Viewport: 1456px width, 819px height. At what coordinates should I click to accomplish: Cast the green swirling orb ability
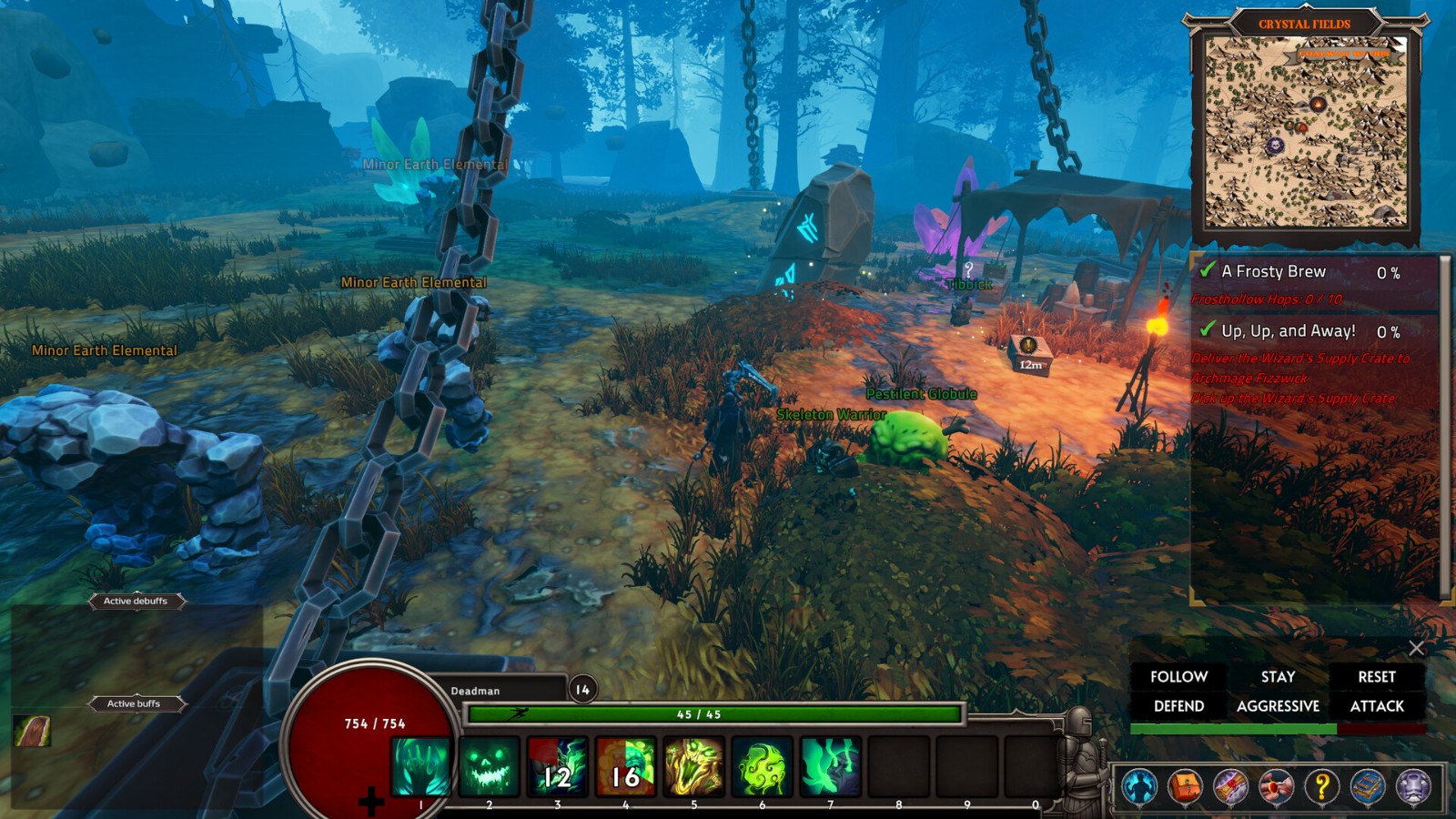762,767
